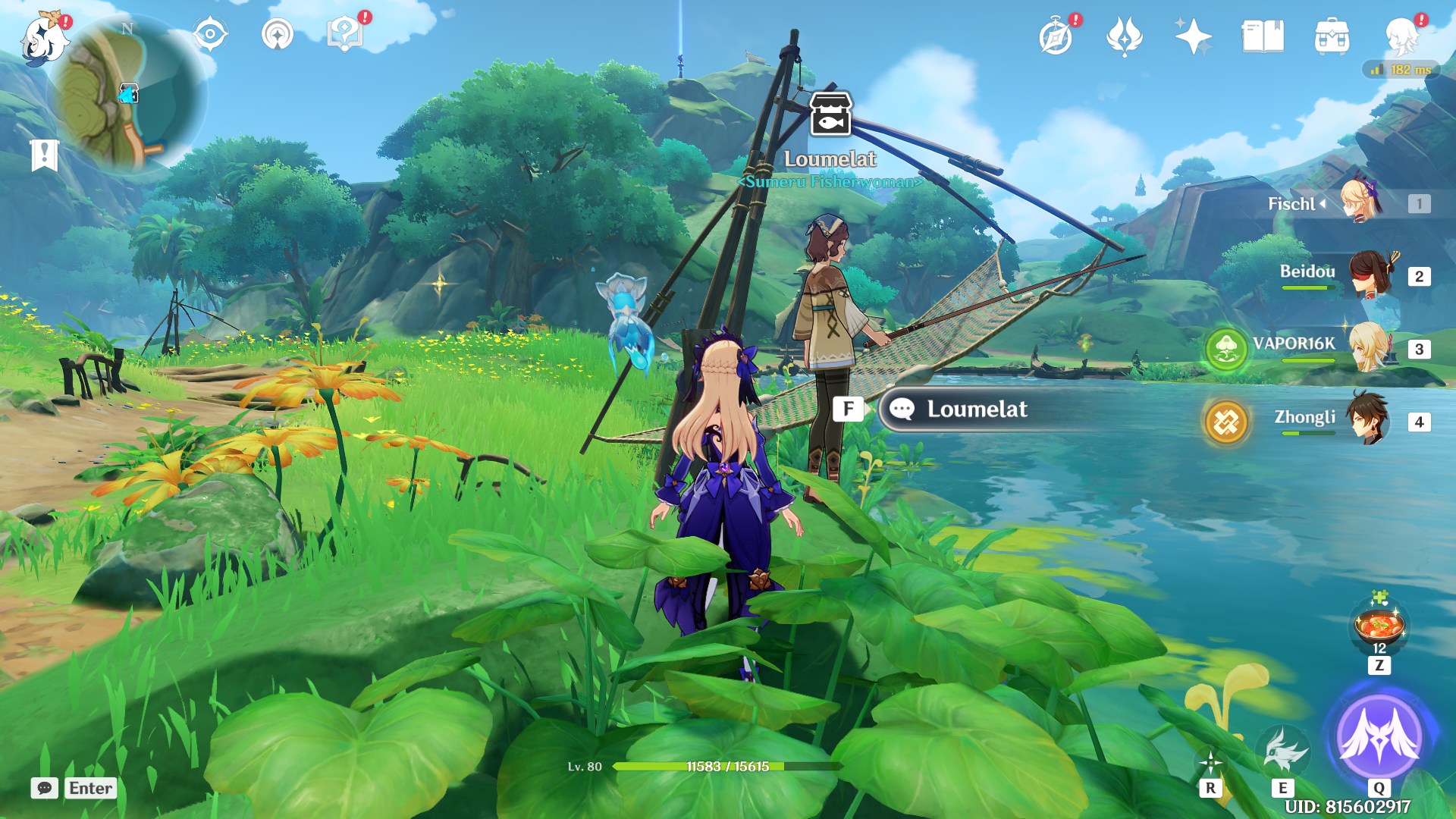Open the inventory backpack icon
This screenshot has width=1456, height=819.
(x=1332, y=36)
